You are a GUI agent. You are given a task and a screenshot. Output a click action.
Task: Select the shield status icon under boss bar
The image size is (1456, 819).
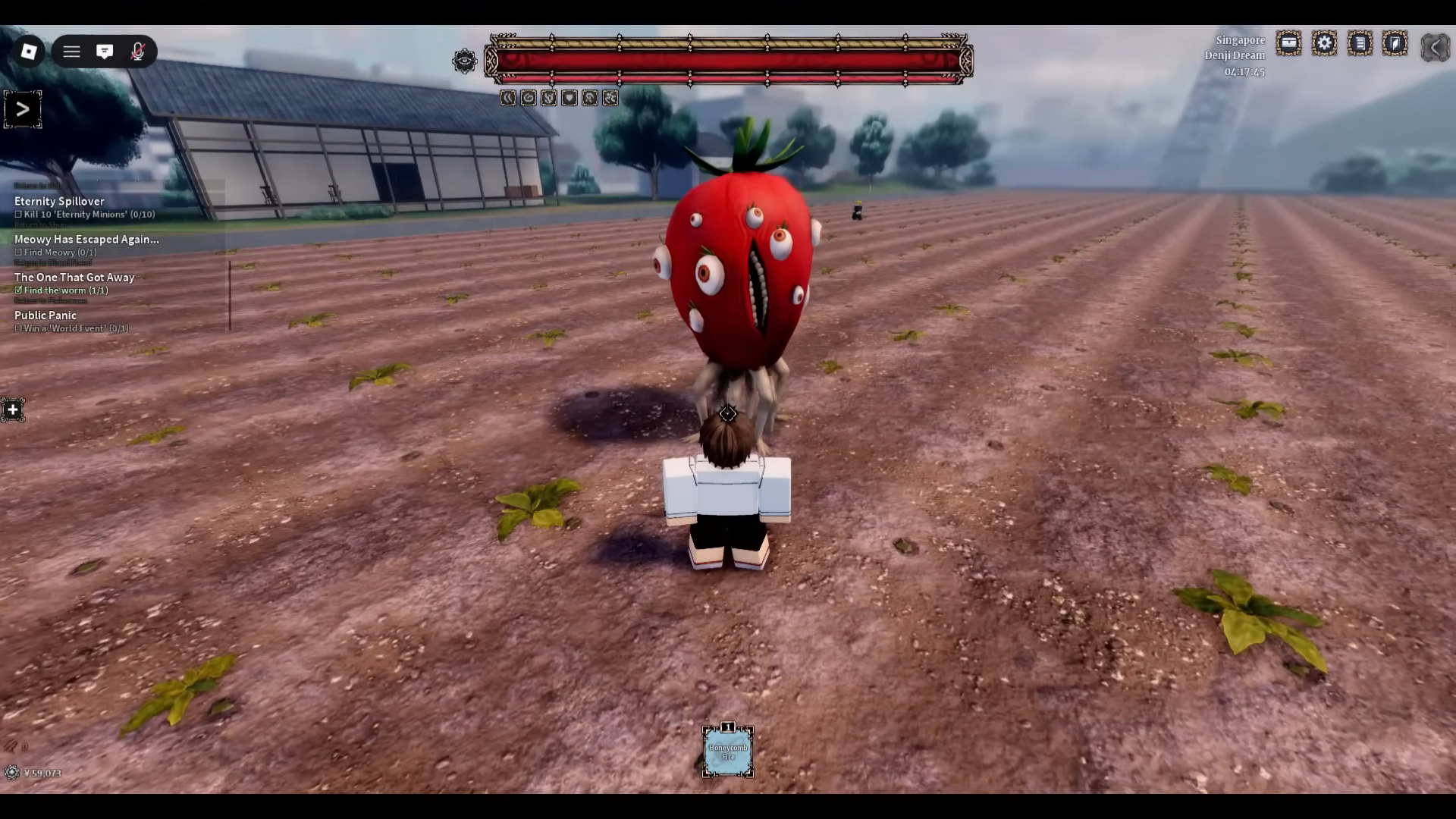pos(570,97)
